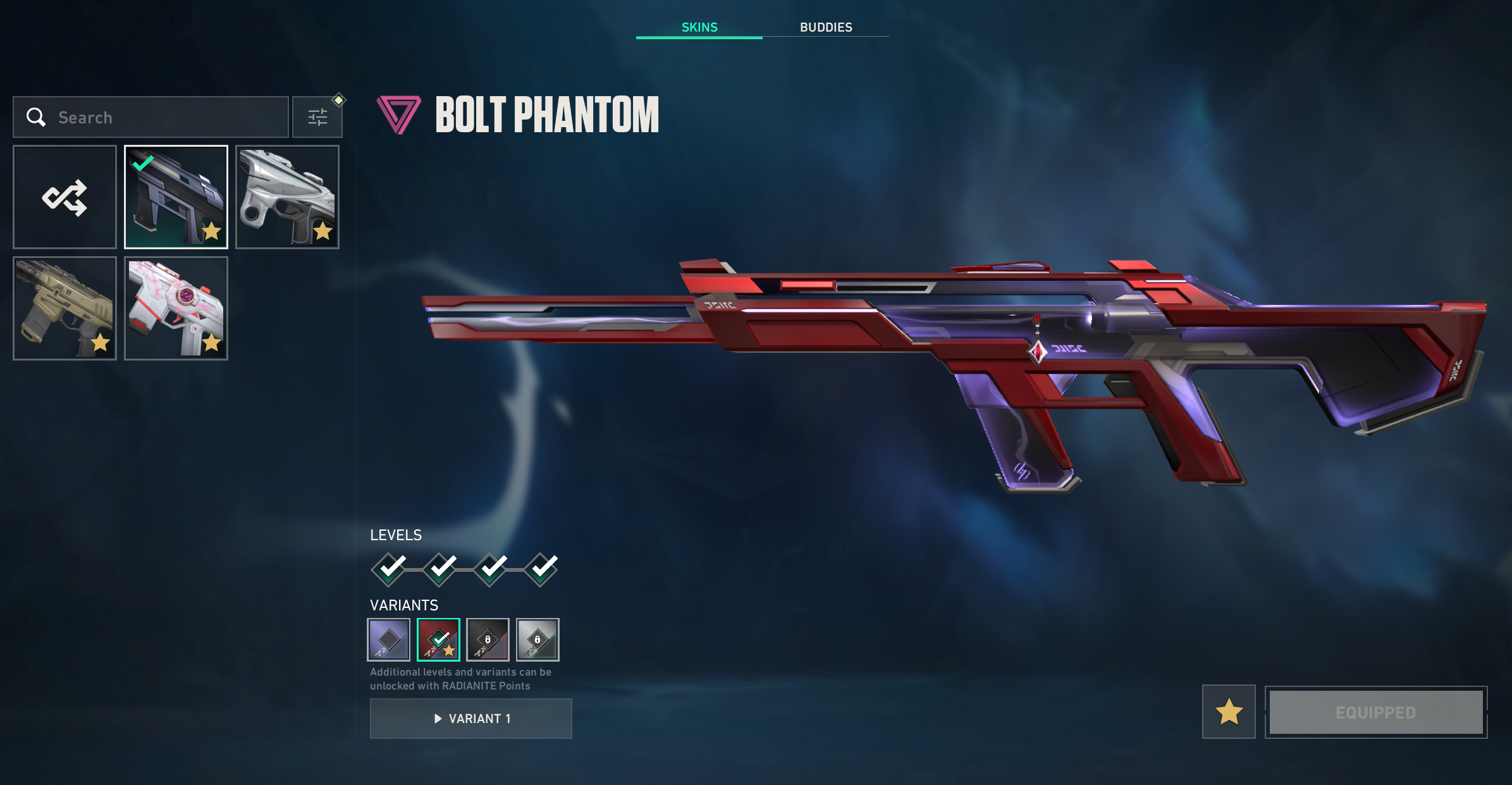Choose the white silver Phantom skin
The height and width of the screenshot is (785, 1512).
[x=287, y=197]
